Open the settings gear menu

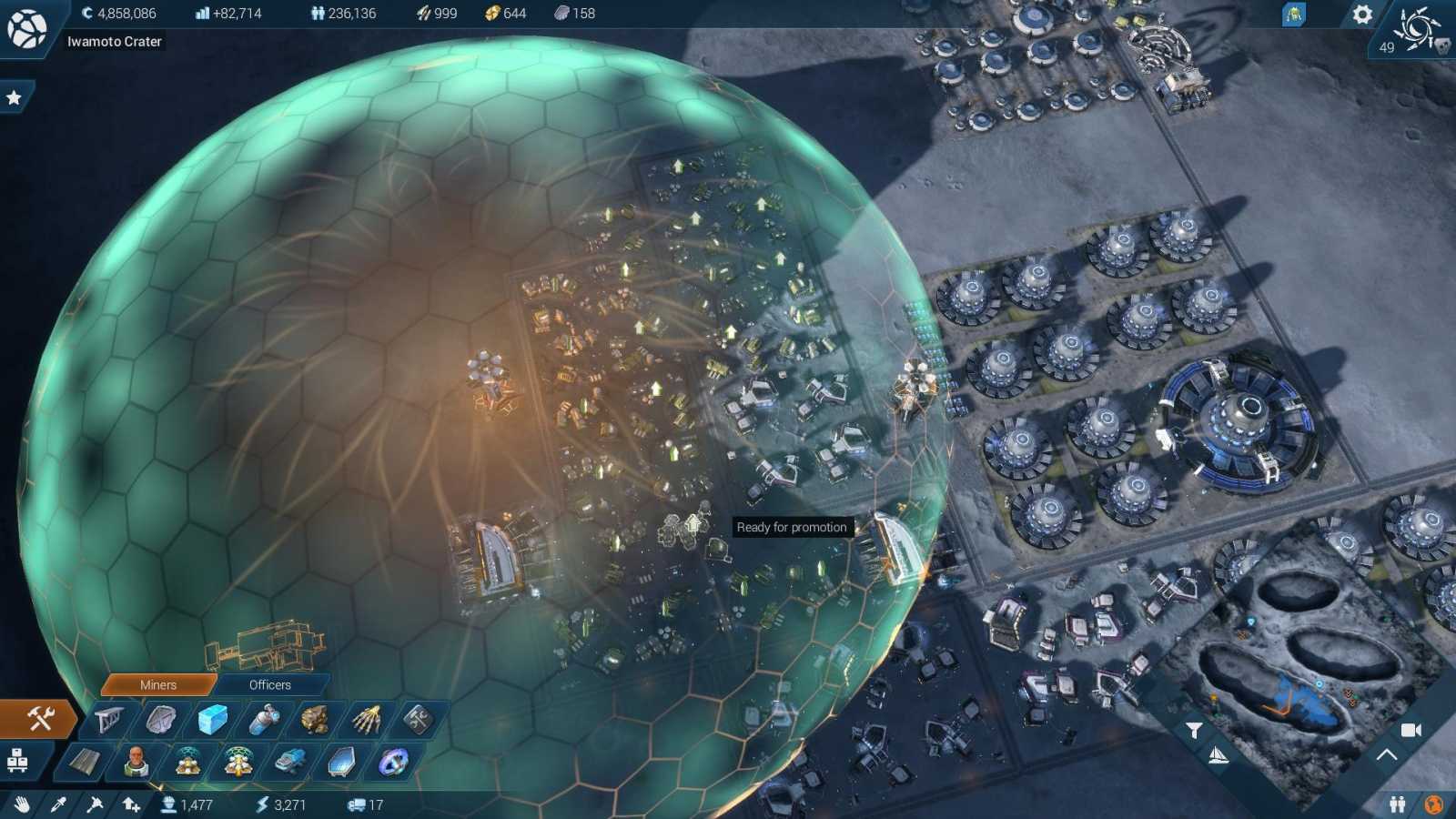(1361, 14)
